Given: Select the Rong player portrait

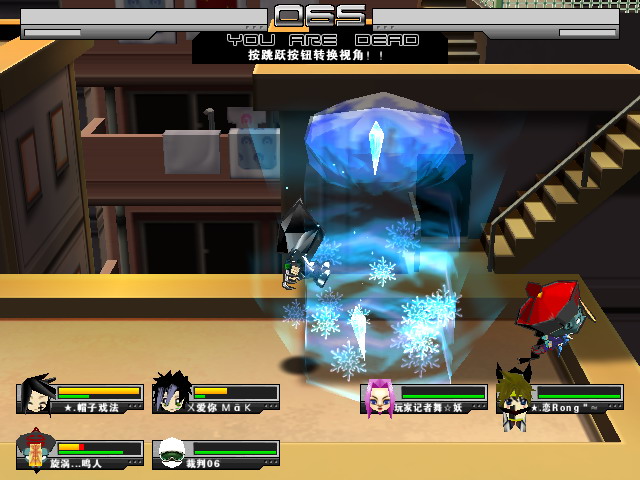Looking at the screenshot, I should (513, 398).
